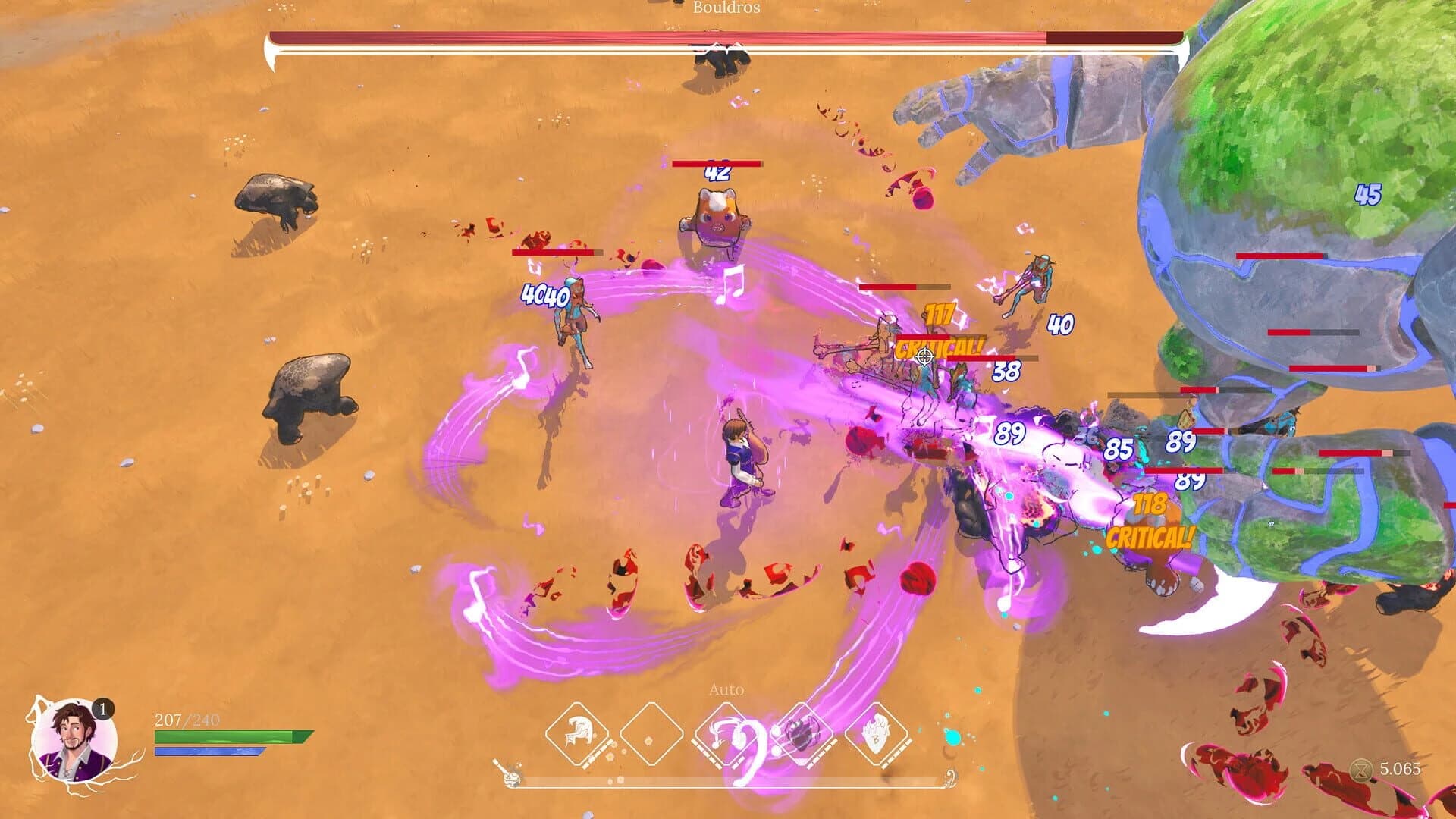Toggle the Auto combat mode

tap(728, 689)
